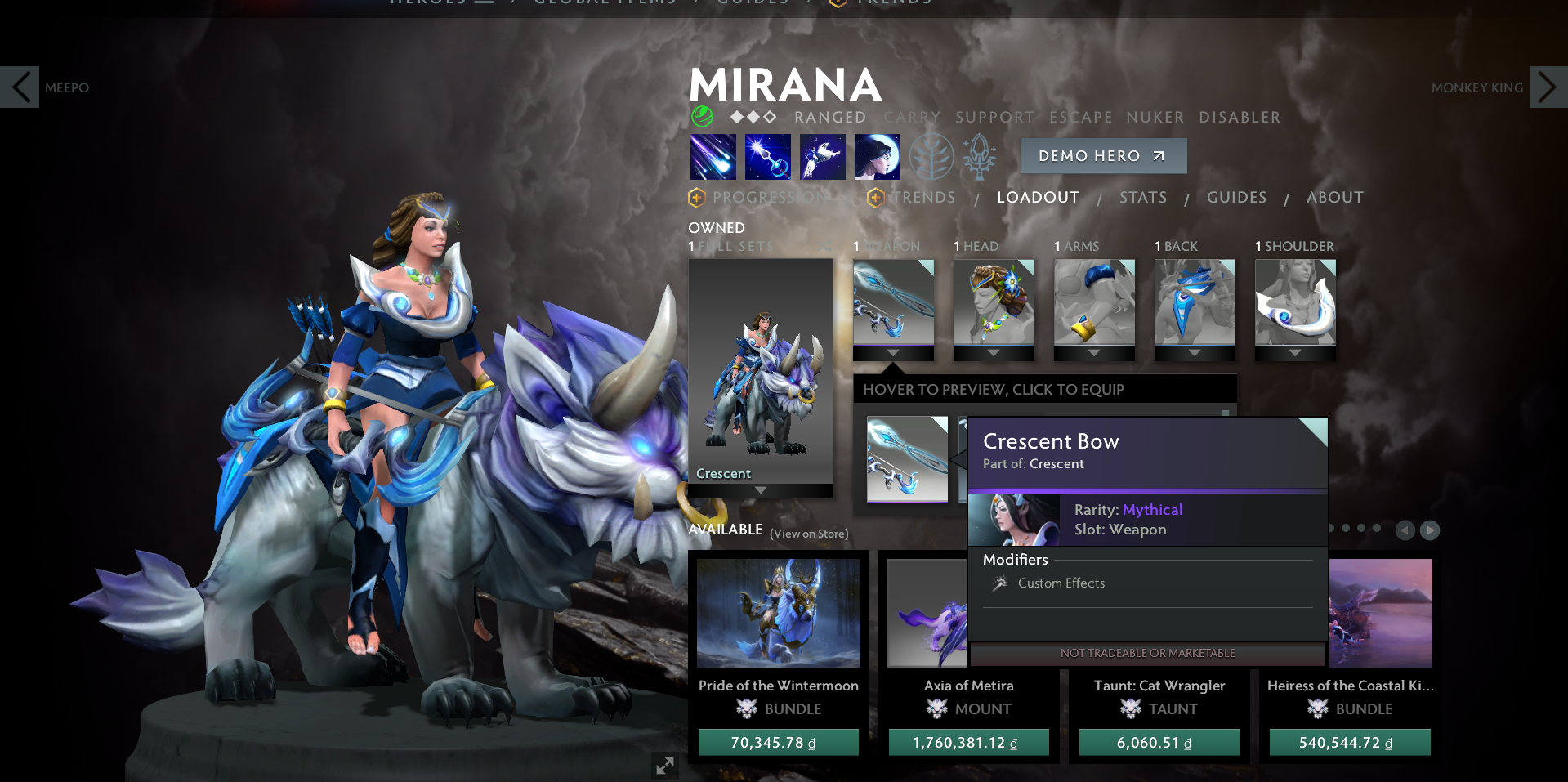Click the fullscreen expand icon under the hero model
The image size is (1568, 782).
click(x=664, y=766)
